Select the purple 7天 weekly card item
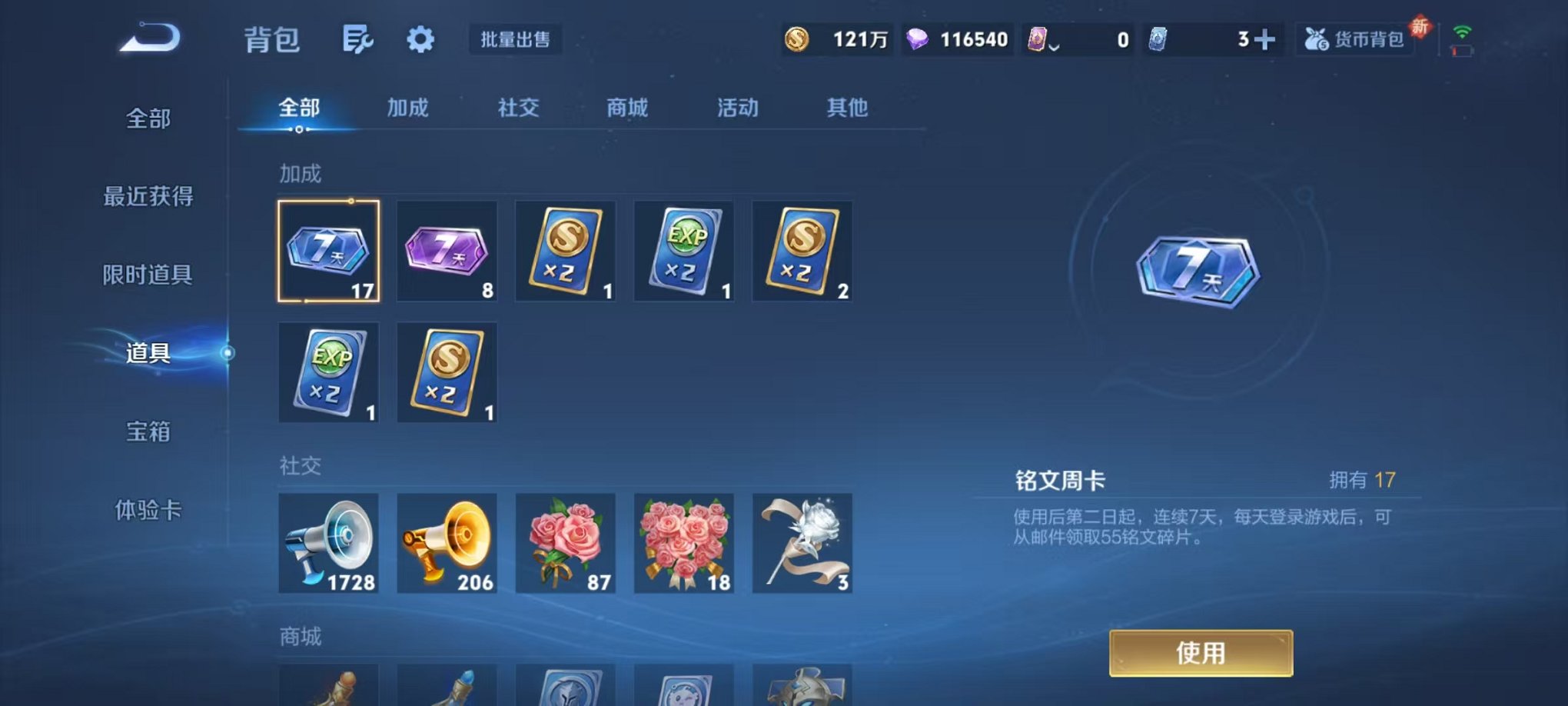 pyautogui.click(x=447, y=251)
